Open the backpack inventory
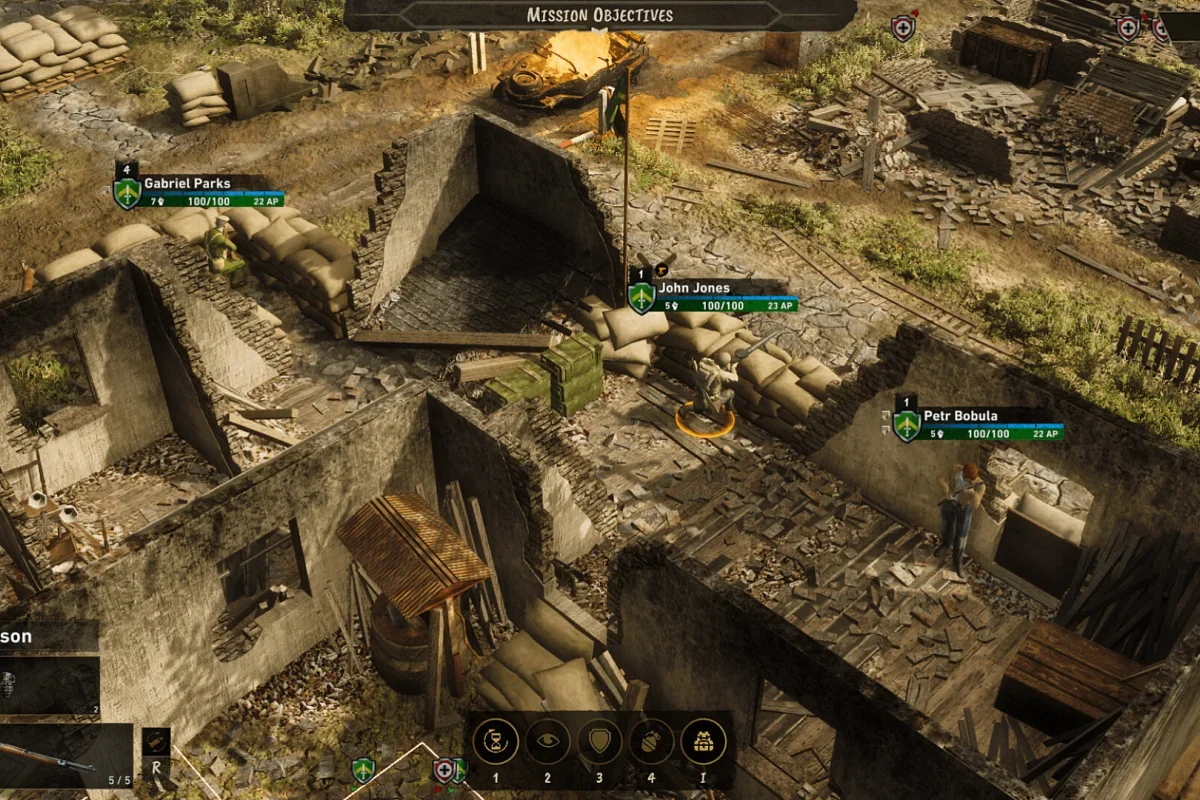 pos(704,742)
